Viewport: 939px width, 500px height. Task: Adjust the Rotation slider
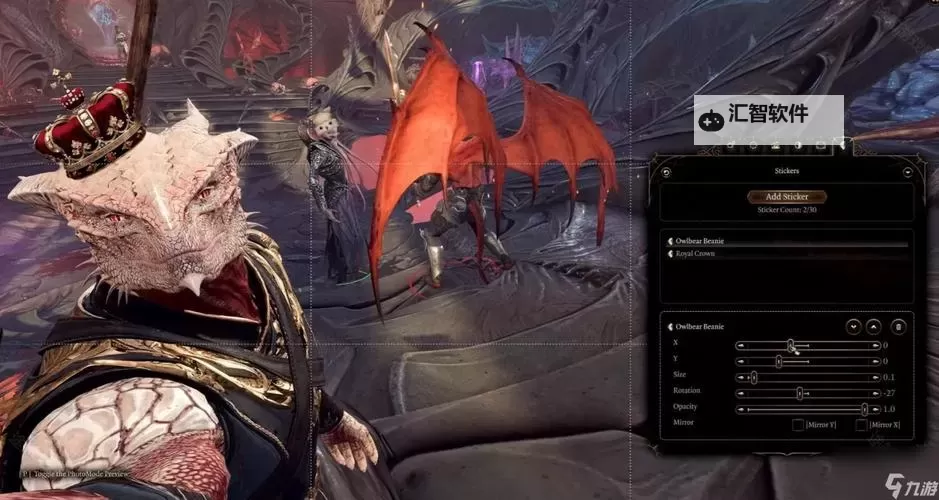(800, 393)
